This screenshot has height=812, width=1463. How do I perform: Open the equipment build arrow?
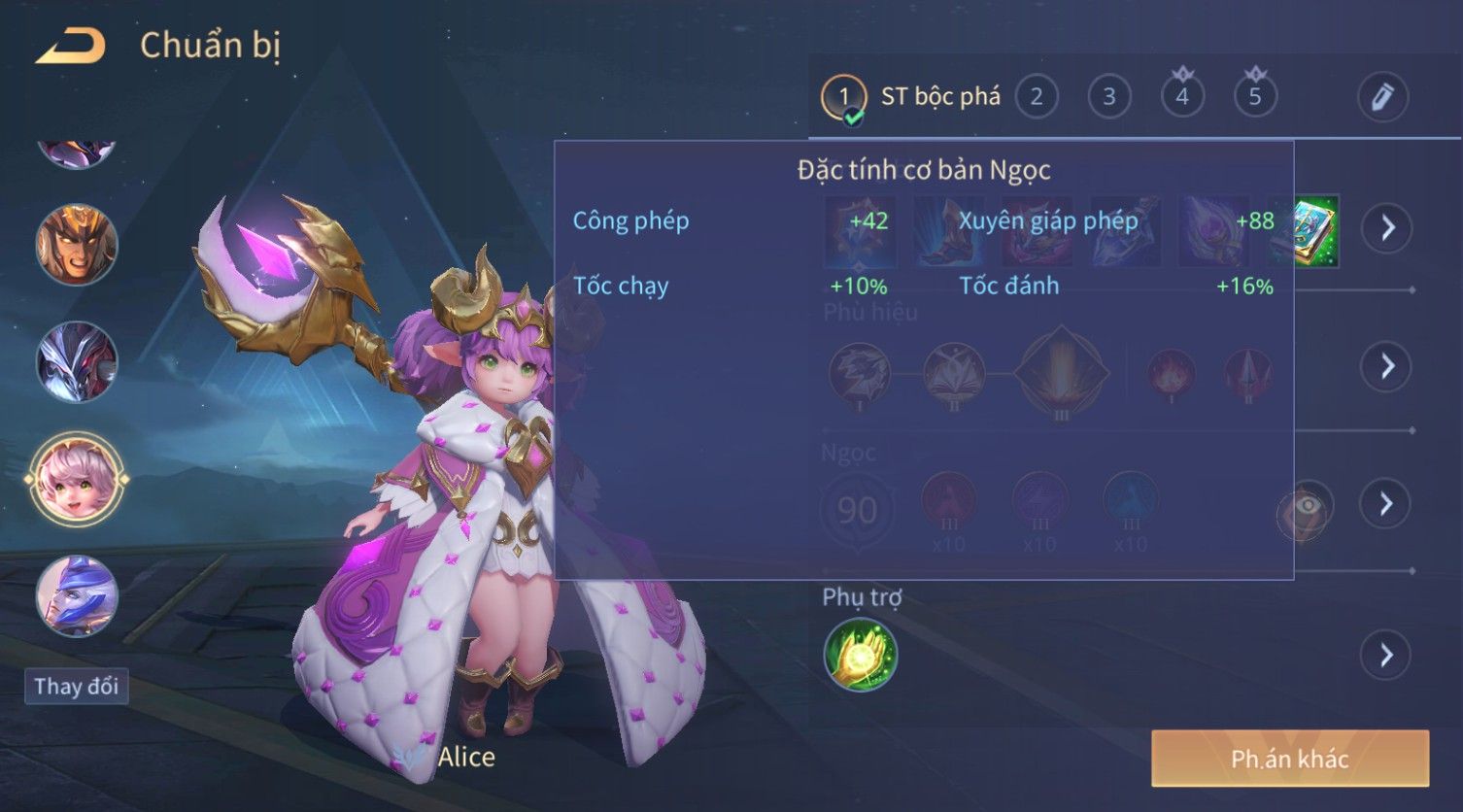pyautogui.click(x=1386, y=228)
